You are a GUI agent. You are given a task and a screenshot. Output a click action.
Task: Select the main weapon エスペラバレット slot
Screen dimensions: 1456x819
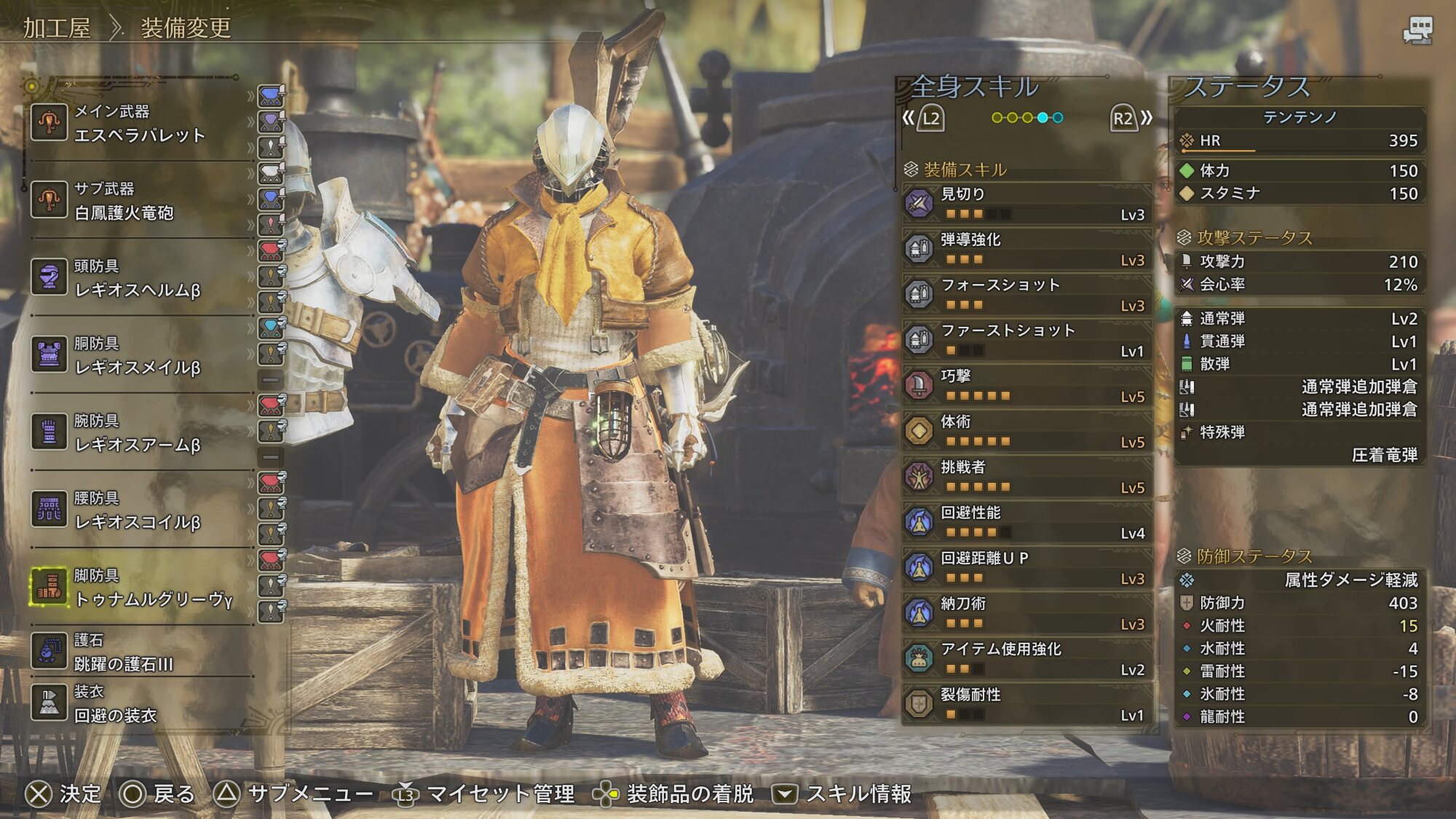click(138, 124)
